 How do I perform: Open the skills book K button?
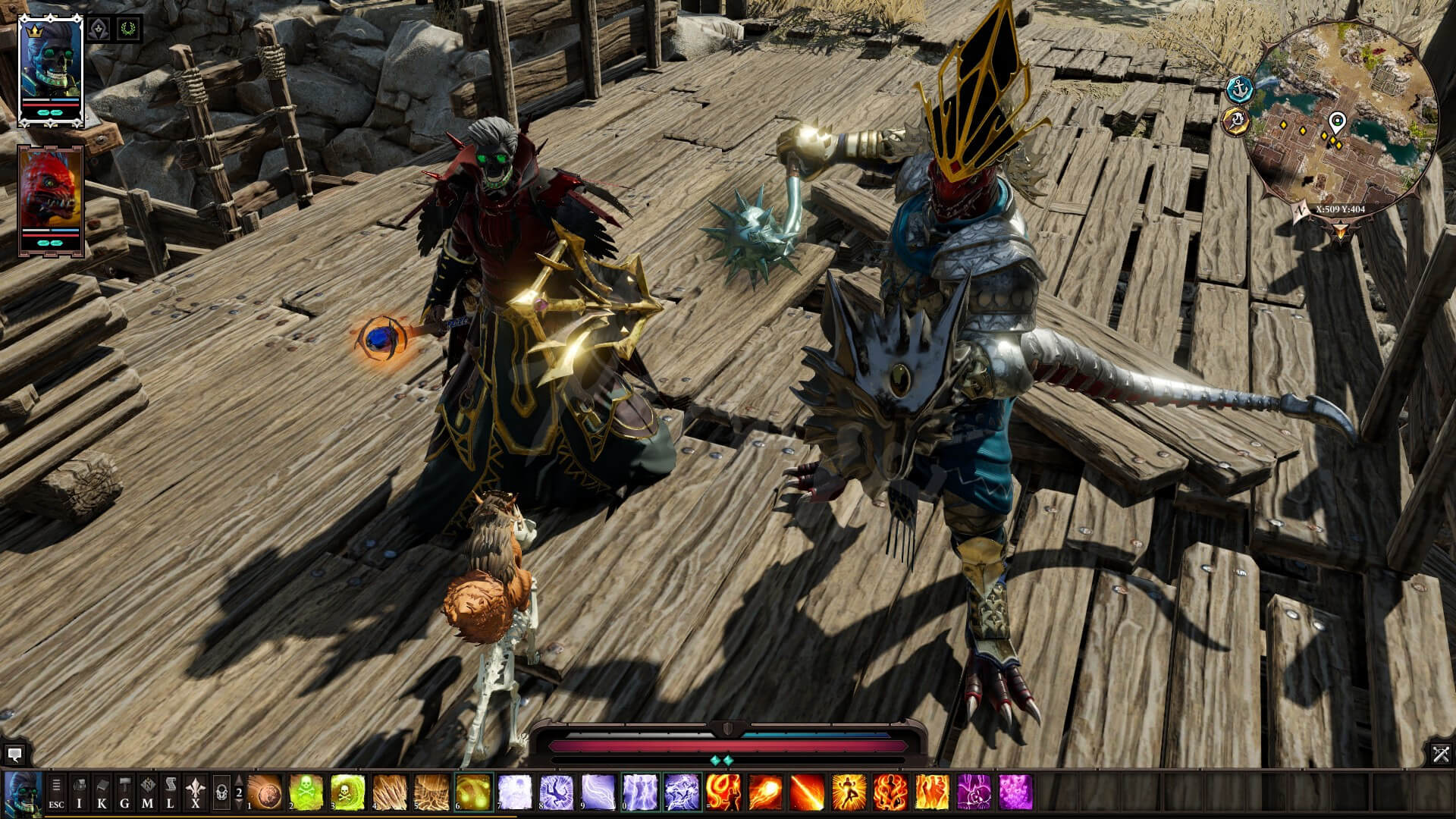point(102,792)
